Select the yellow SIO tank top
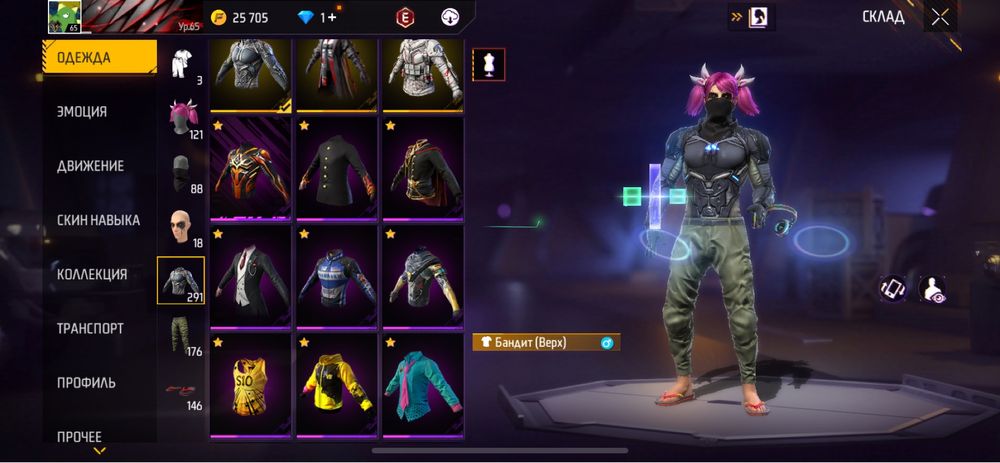1000x463 pixels. click(250, 384)
